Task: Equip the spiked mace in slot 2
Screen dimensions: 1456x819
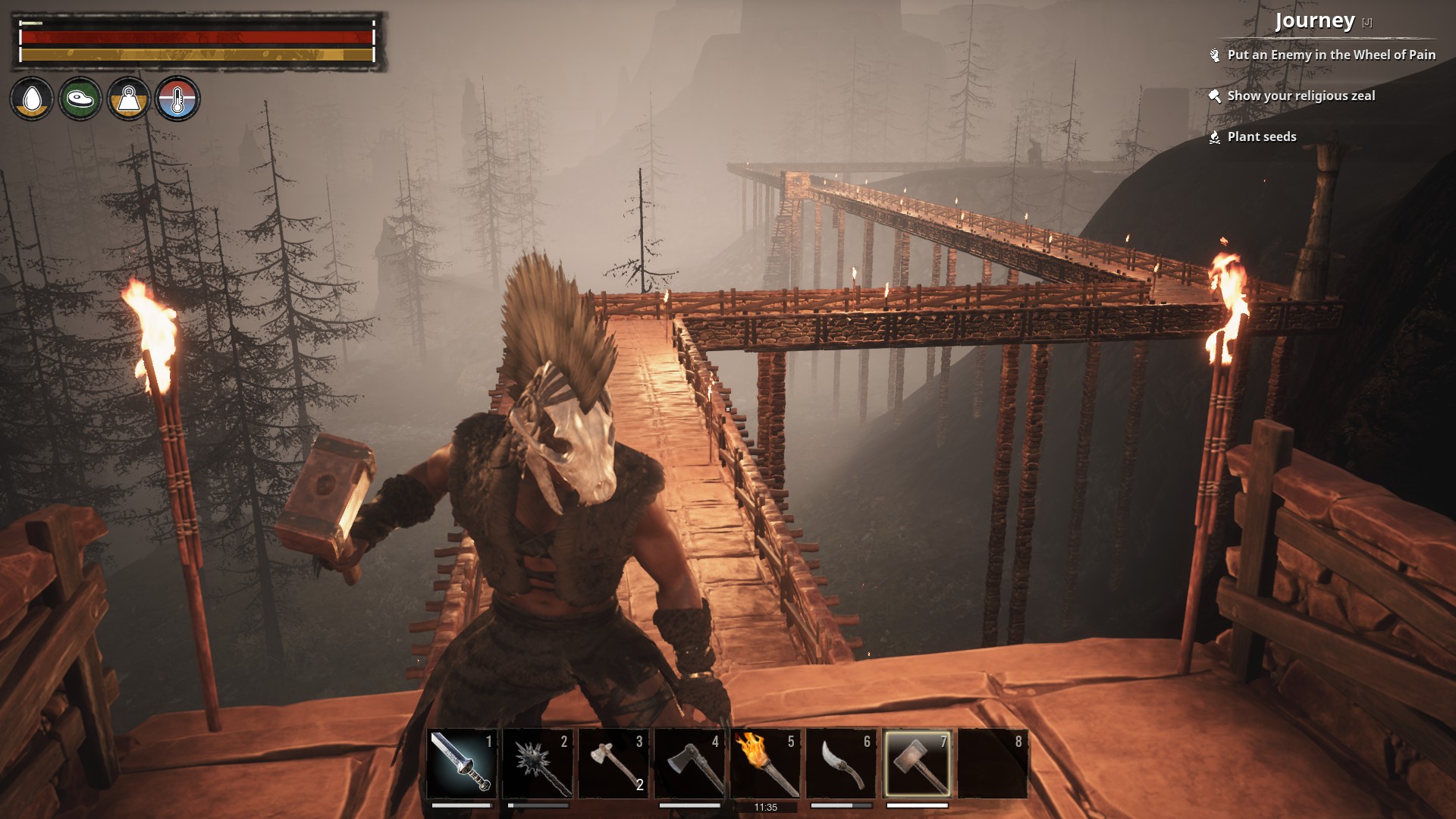Action: pyautogui.click(x=538, y=764)
